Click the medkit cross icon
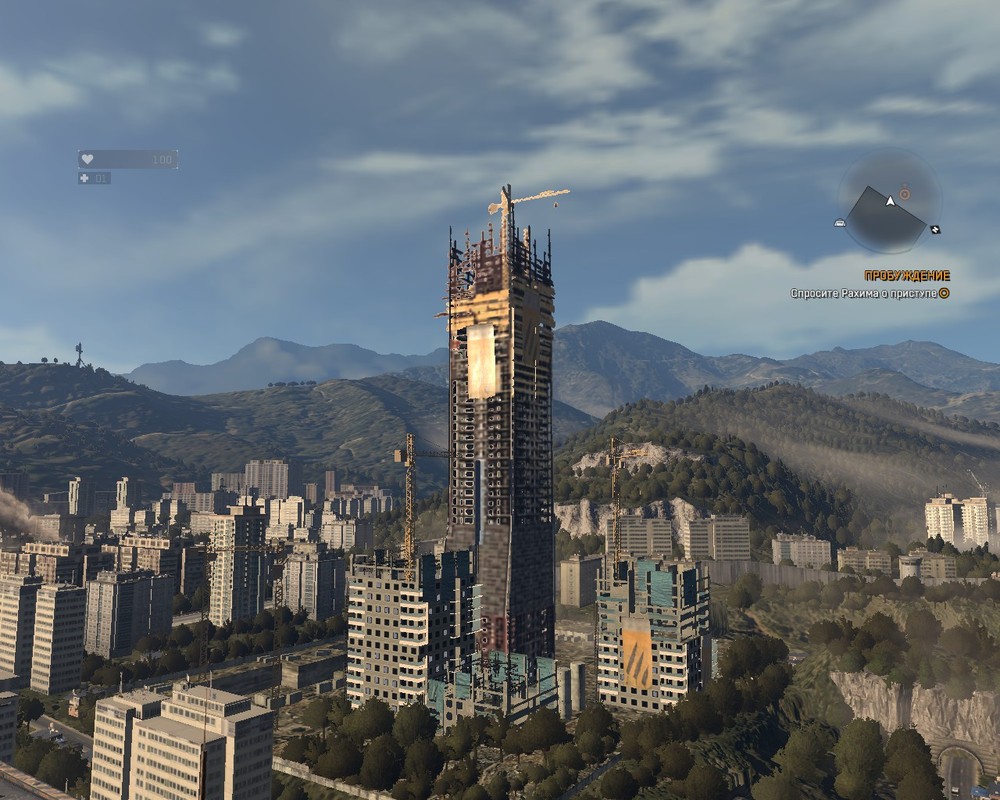The height and width of the screenshot is (800, 1000). tap(85, 178)
